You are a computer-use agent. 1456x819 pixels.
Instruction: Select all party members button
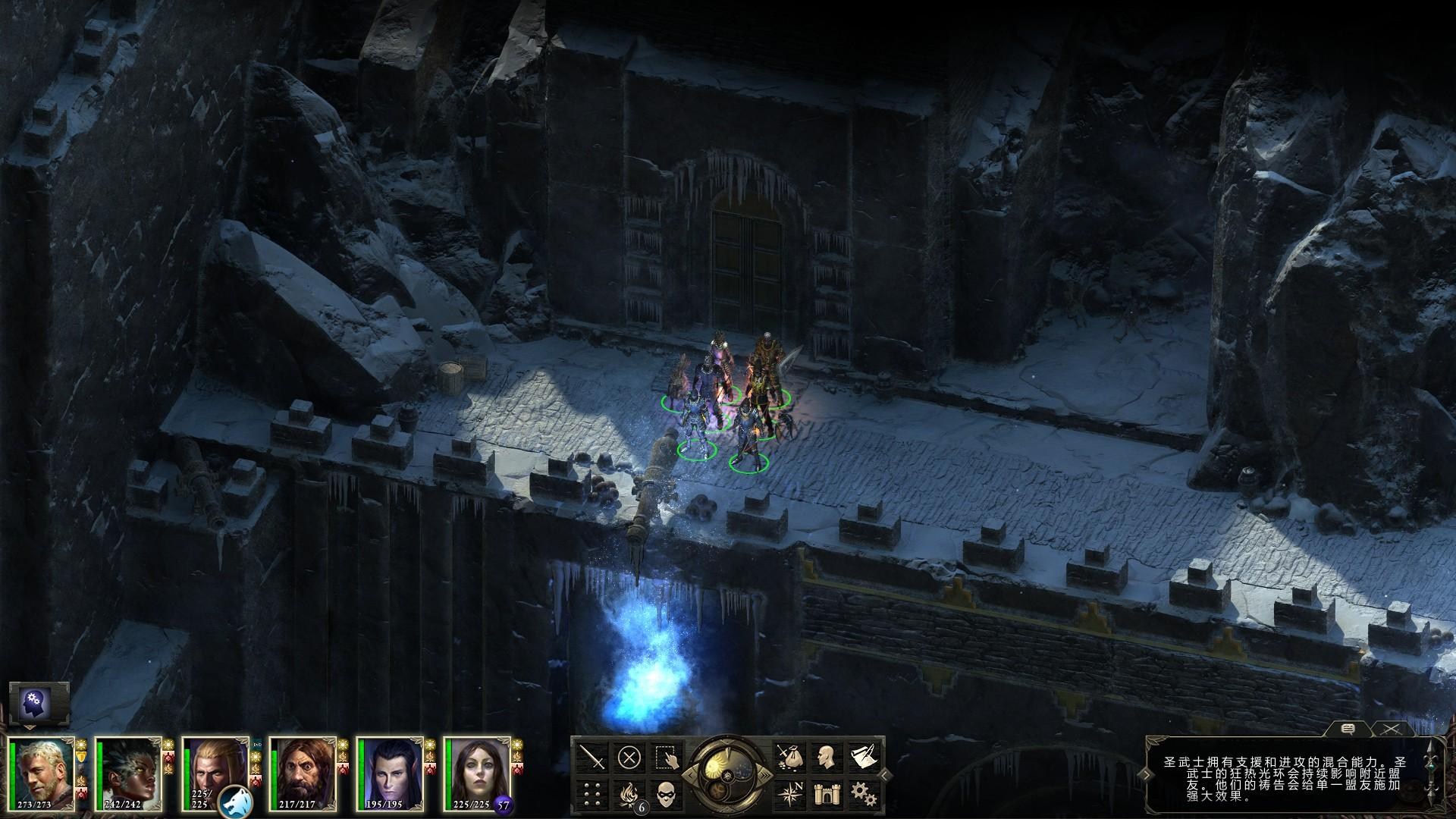click(x=667, y=757)
